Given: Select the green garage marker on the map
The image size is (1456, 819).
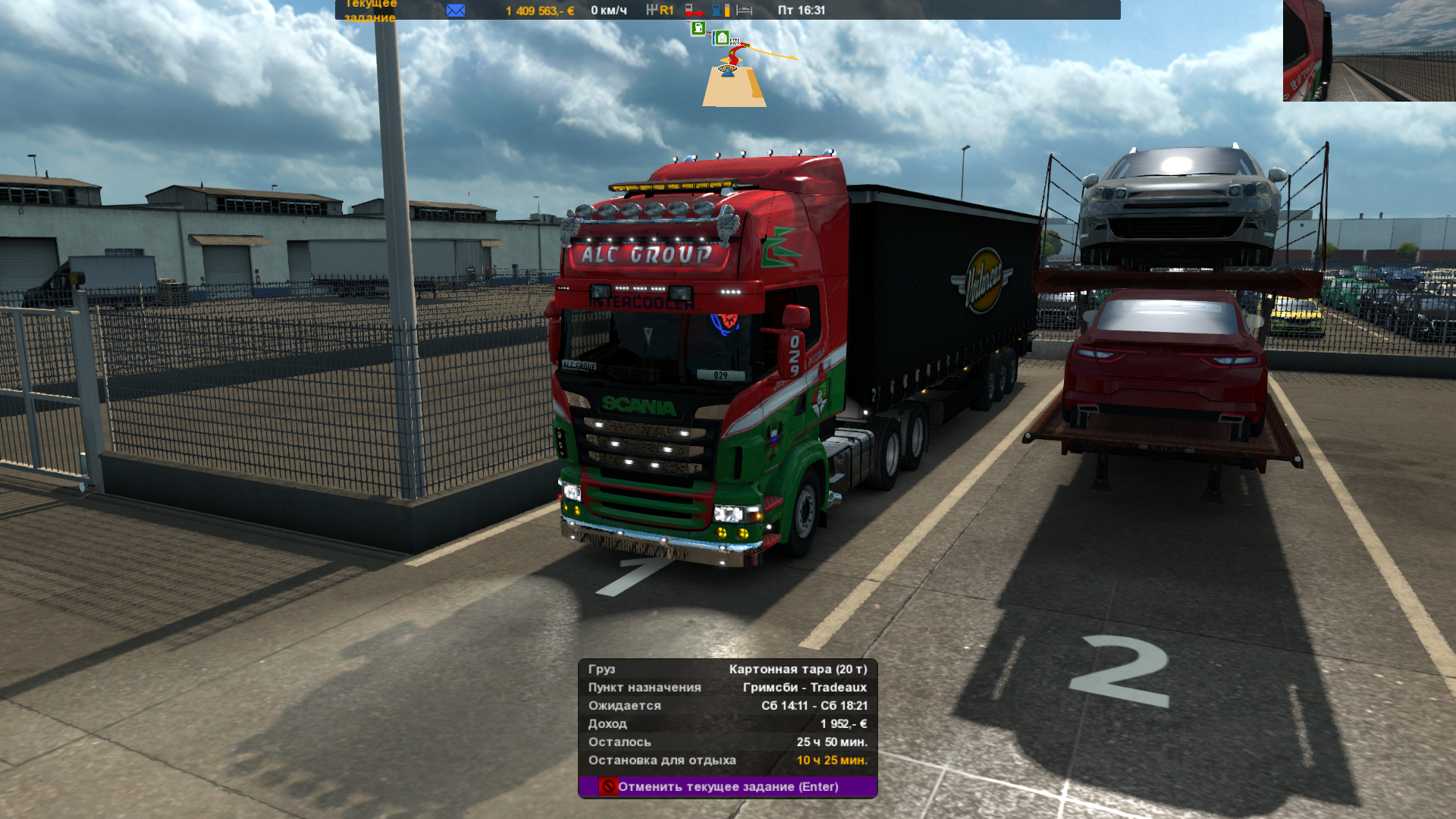Looking at the screenshot, I should (722, 38).
